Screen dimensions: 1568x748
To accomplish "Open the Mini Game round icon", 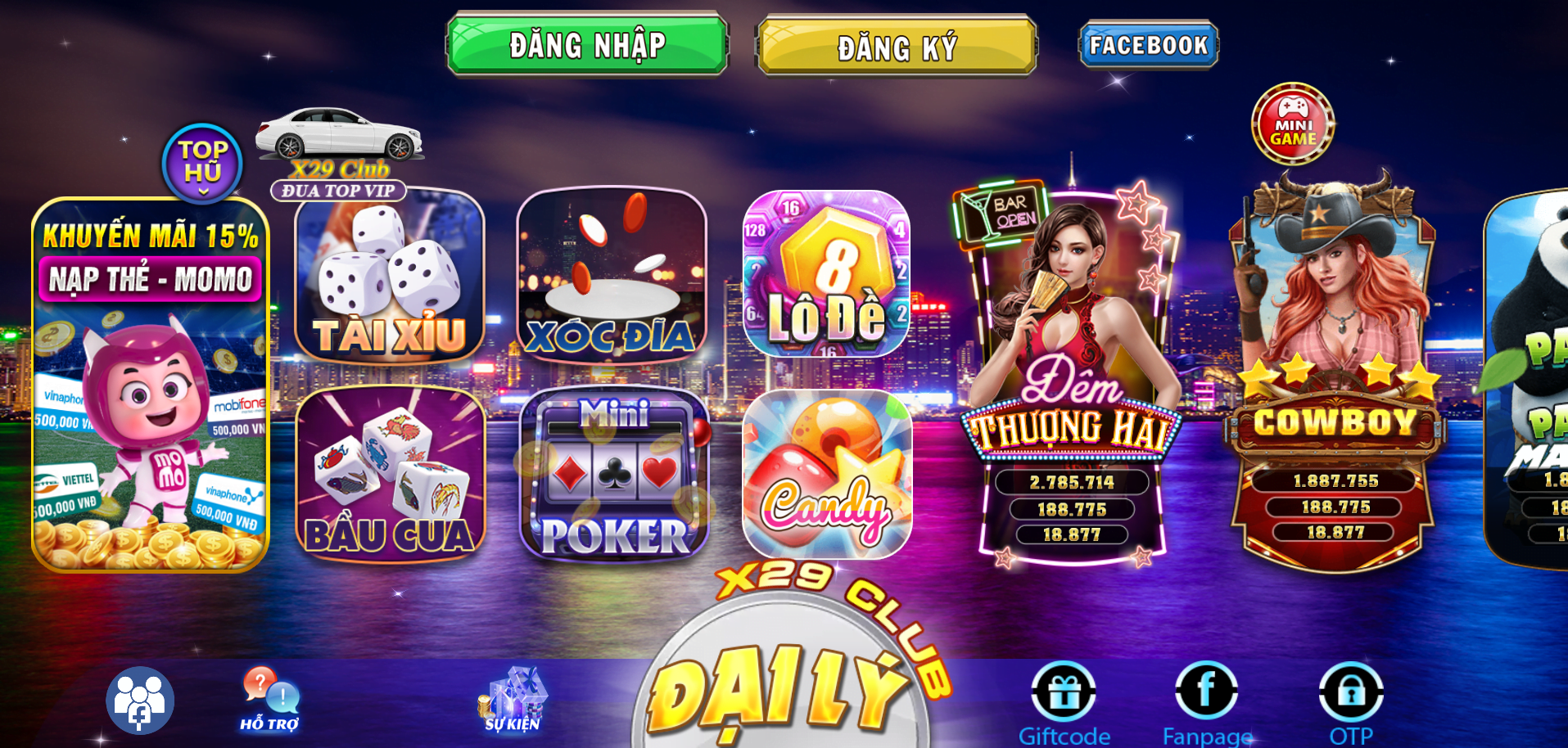I will (x=1293, y=124).
